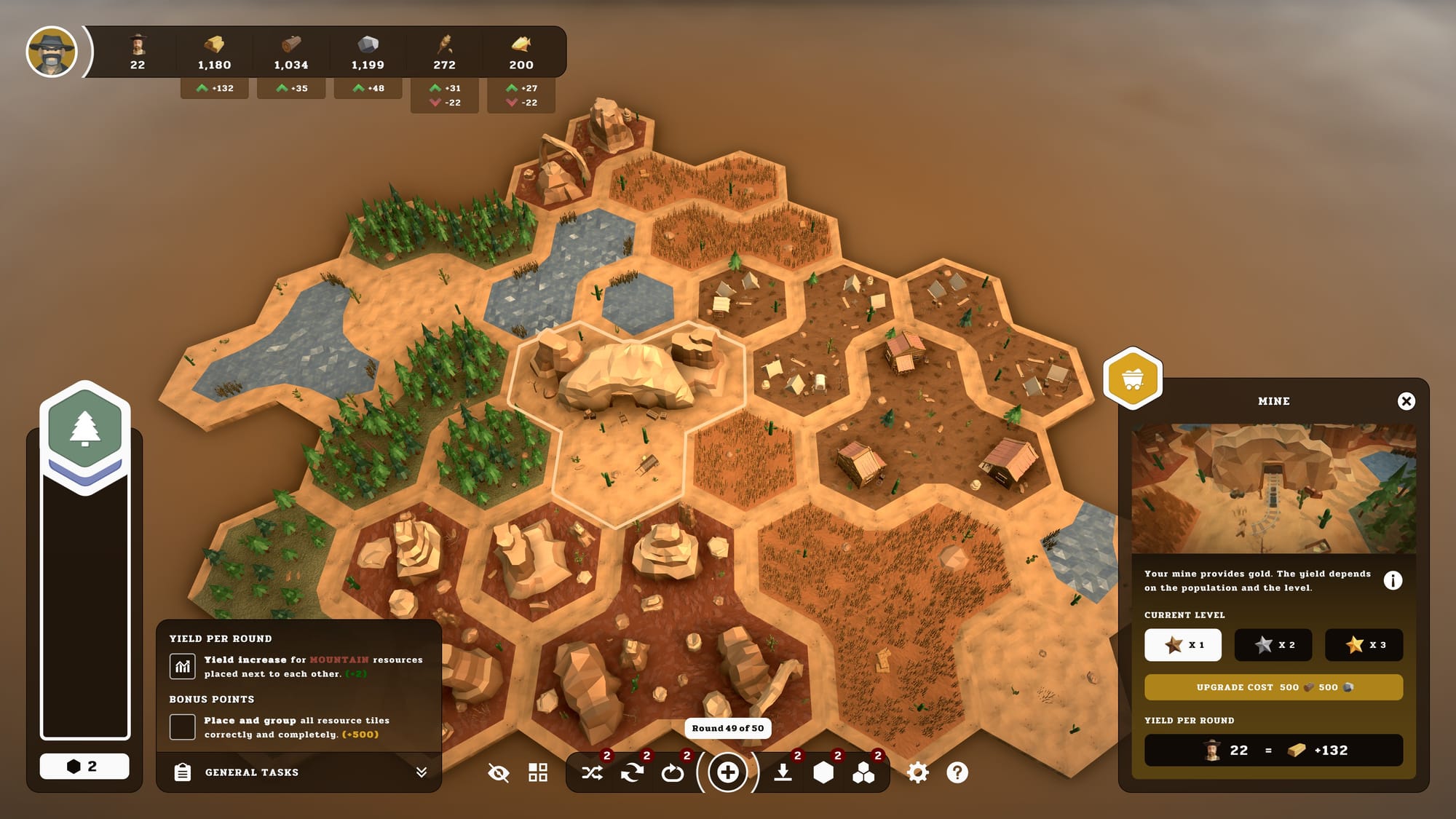Viewport: 1456px width, 819px height.
Task: Select mine level x 1 star
Action: click(1182, 645)
